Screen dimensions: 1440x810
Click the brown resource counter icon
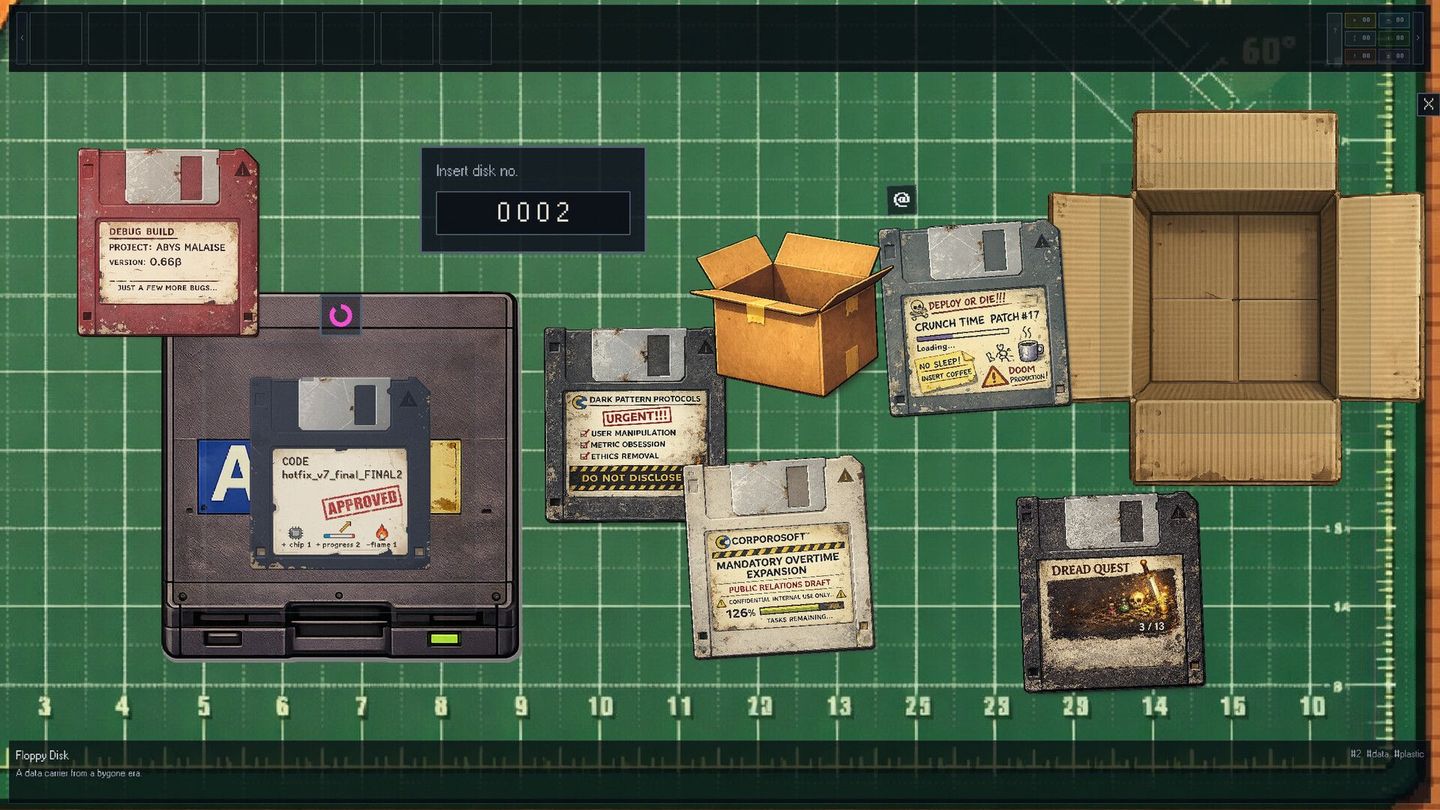[1360, 57]
